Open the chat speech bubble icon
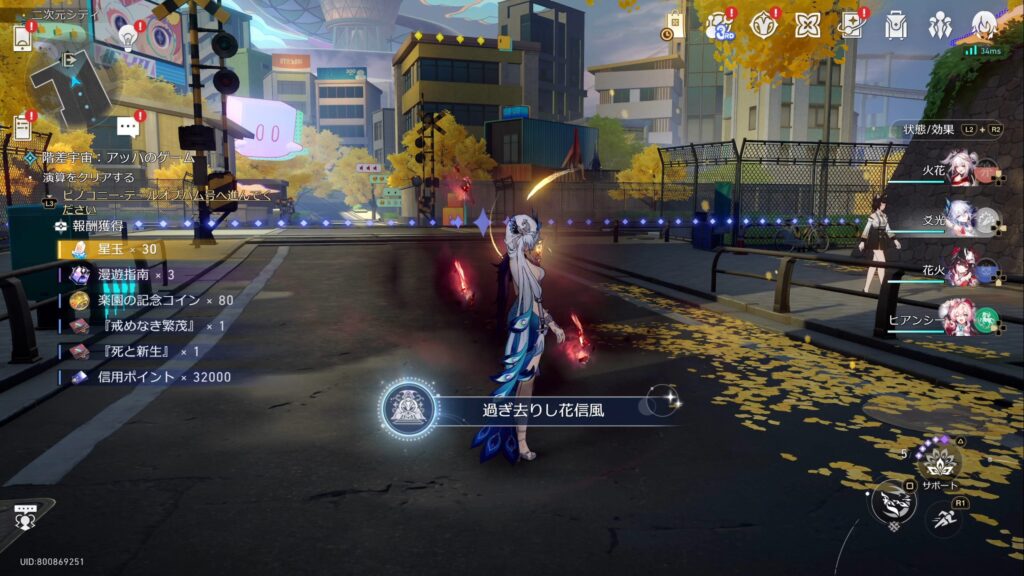Viewport: 1024px width, 576px height. pos(127,127)
